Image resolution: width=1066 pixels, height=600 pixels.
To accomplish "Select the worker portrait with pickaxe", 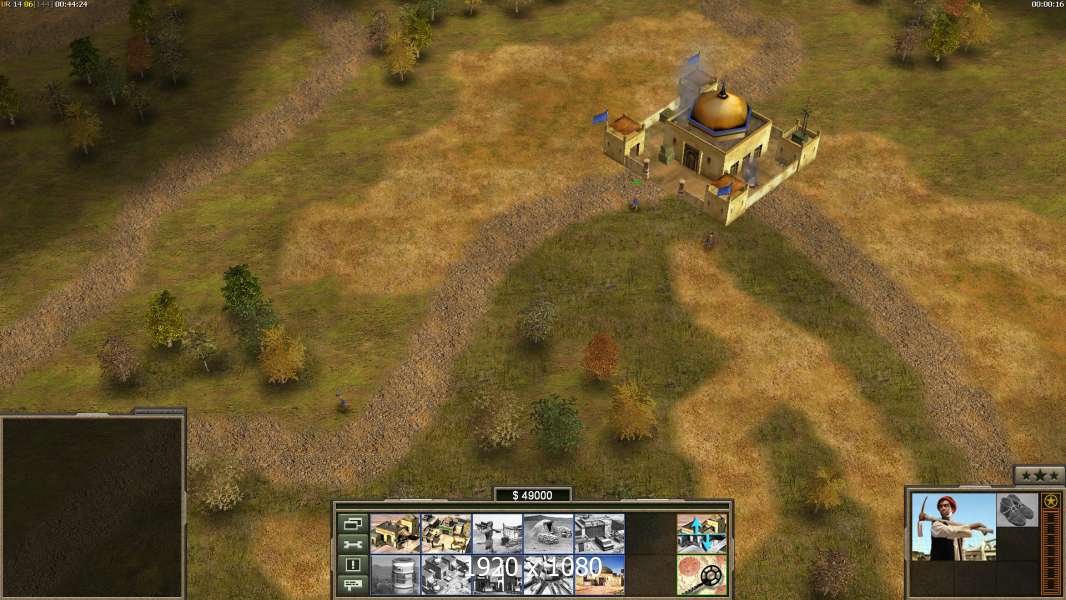I will (x=953, y=527).
